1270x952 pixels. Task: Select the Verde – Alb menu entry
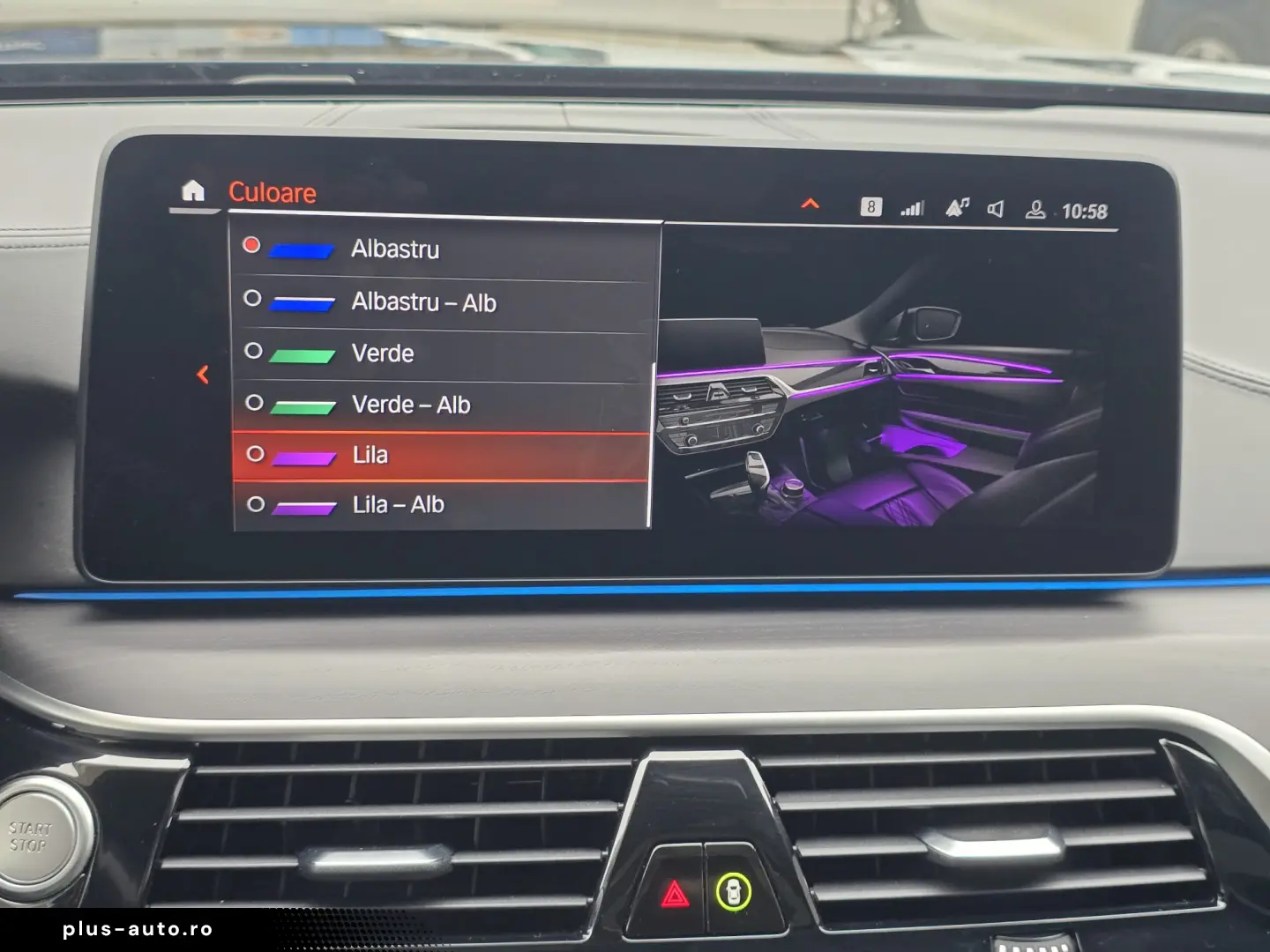click(x=411, y=405)
